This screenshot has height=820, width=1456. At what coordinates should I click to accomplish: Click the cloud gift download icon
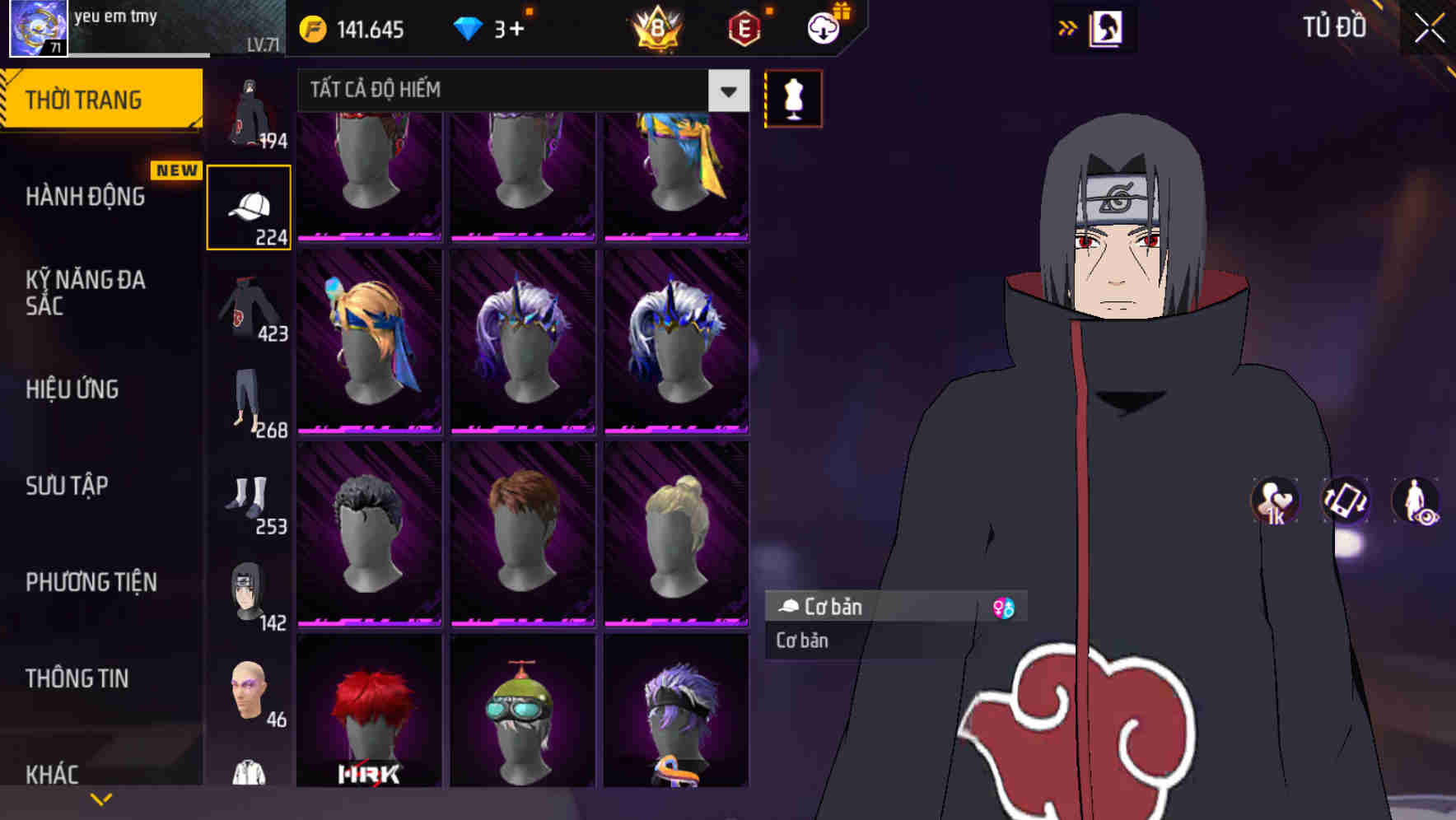[x=824, y=26]
